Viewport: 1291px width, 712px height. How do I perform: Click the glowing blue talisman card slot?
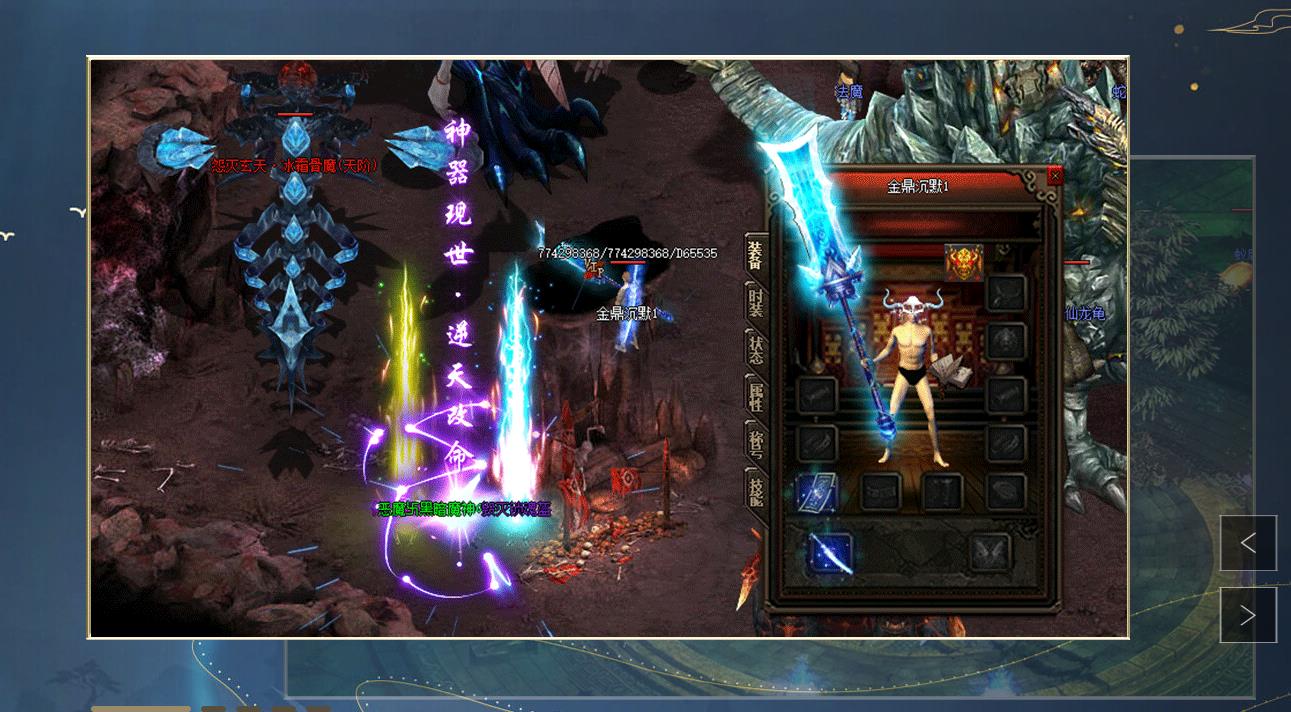[x=817, y=492]
